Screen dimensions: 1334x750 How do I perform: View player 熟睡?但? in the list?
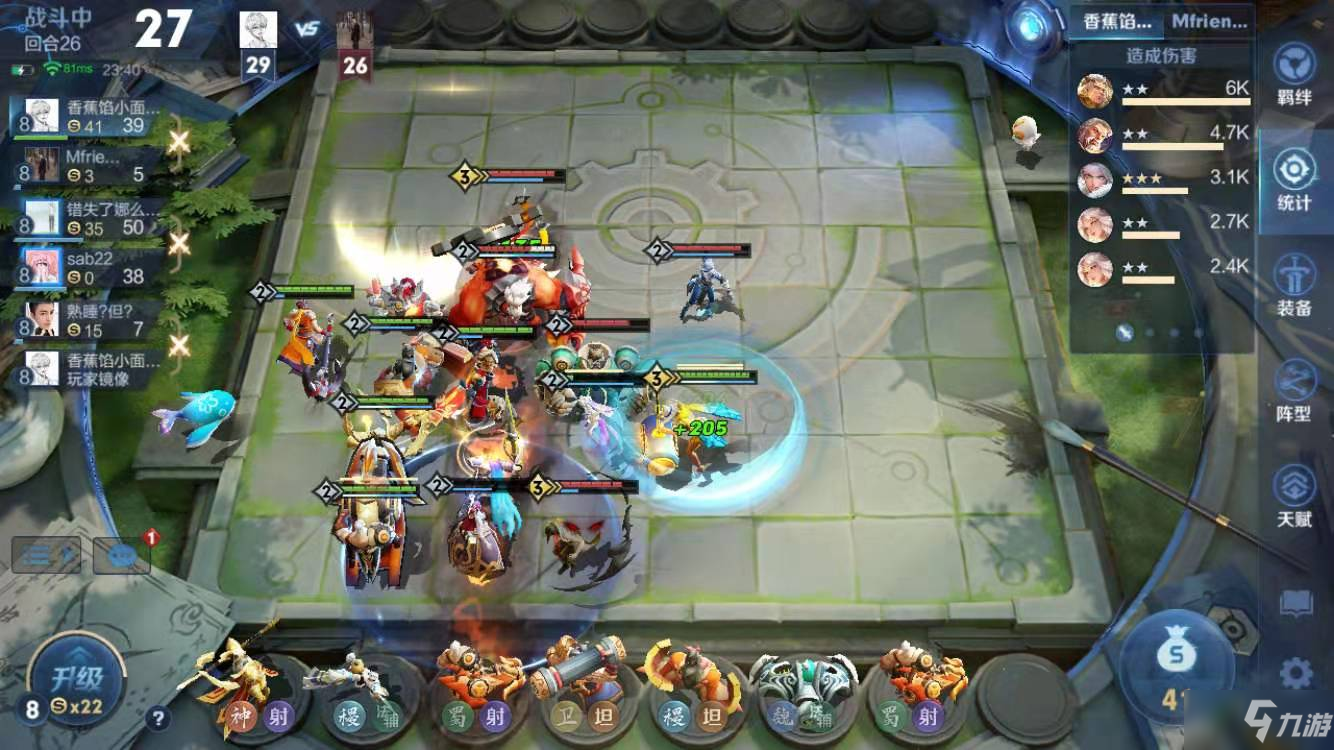pos(90,320)
